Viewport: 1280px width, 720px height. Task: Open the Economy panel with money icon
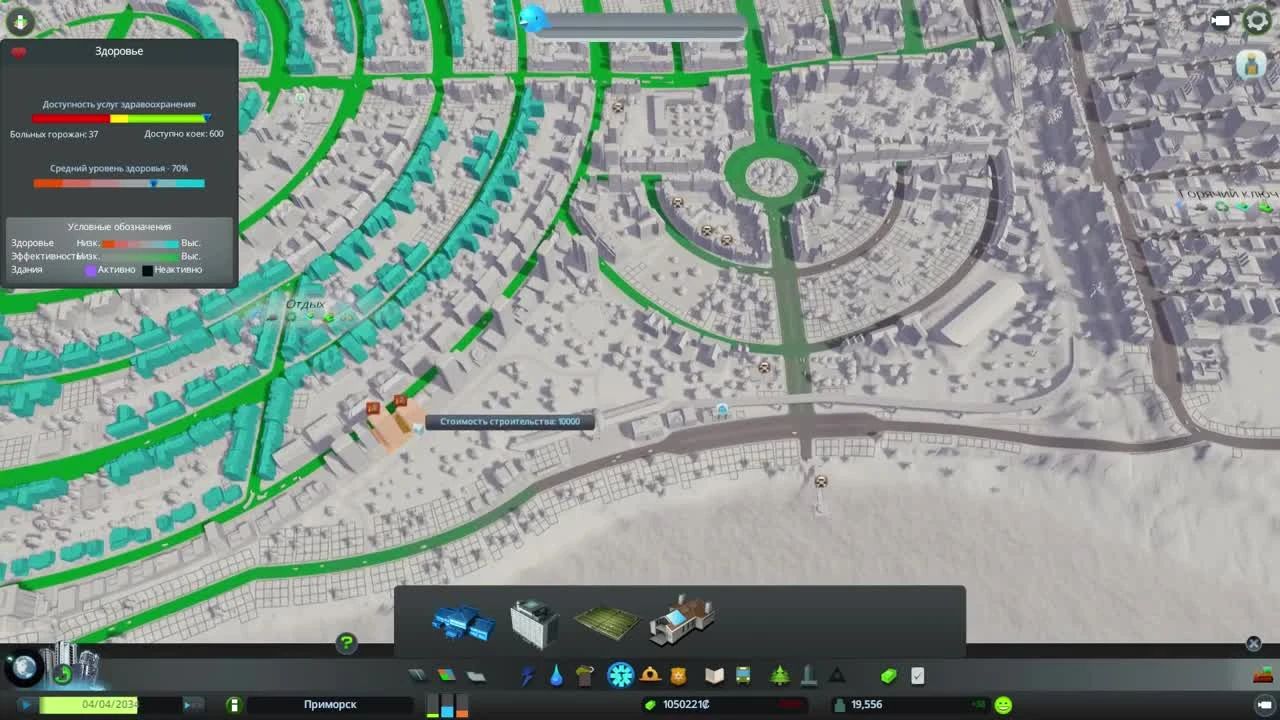tap(888, 675)
